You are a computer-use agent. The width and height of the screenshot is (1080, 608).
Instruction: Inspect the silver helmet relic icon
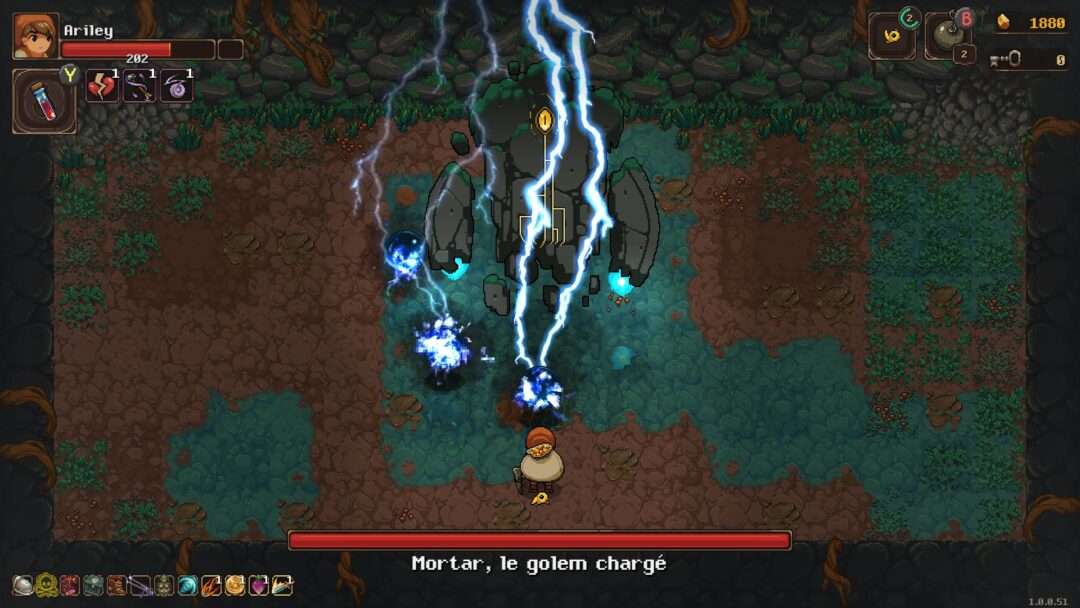[22, 585]
